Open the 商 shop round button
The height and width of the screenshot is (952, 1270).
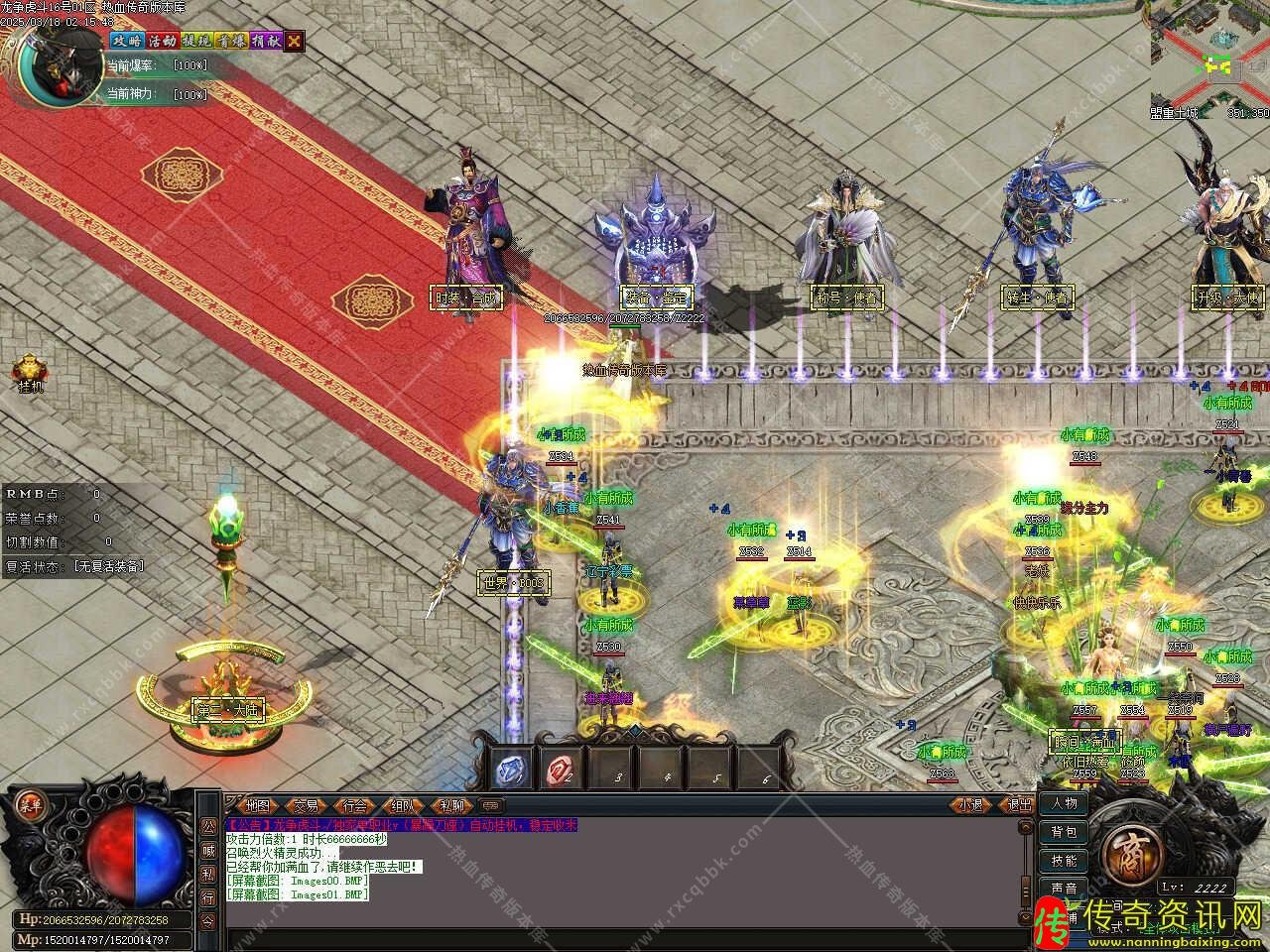[1128, 849]
